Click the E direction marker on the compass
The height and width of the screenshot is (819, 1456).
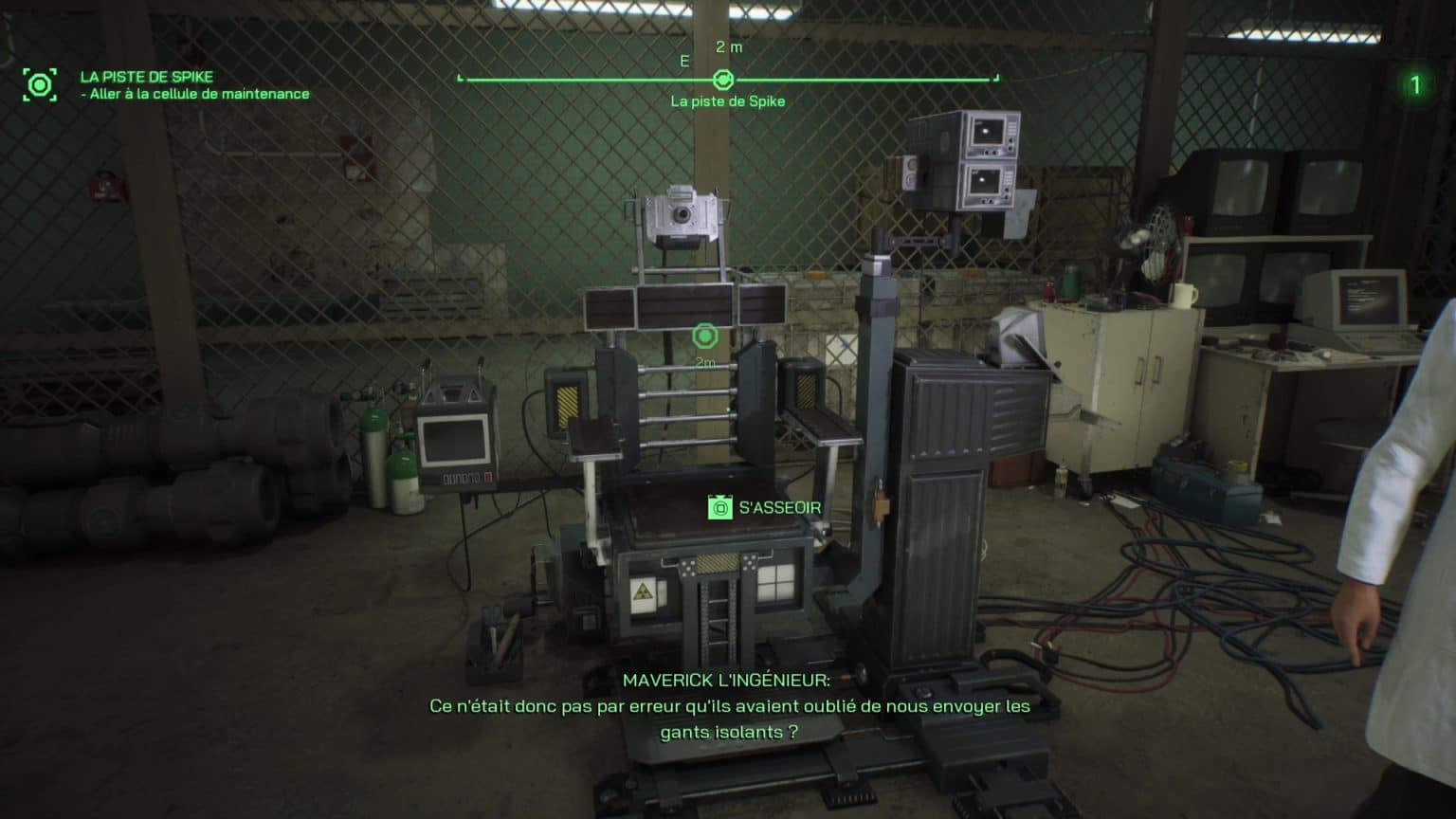683,59
